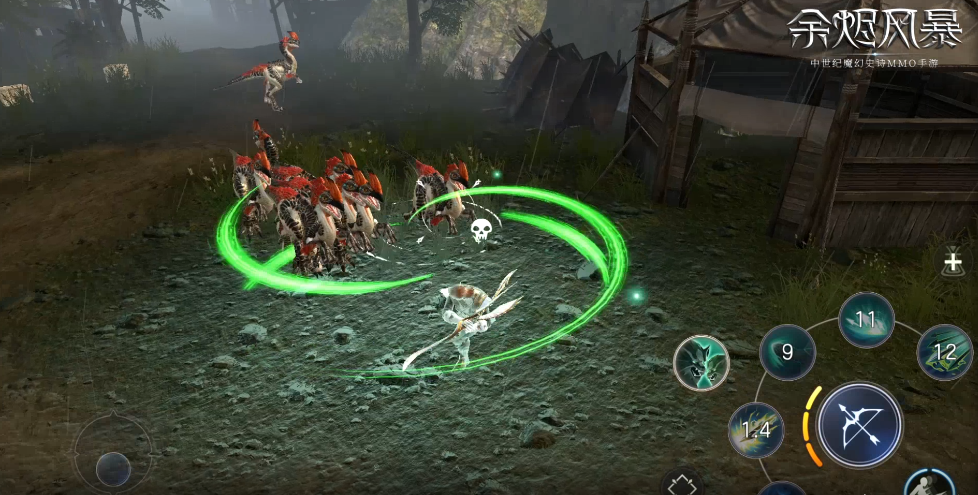Activate the skill showing cooldown 11
Image resolution: width=978 pixels, height=495 pixels.
point(866,320)
